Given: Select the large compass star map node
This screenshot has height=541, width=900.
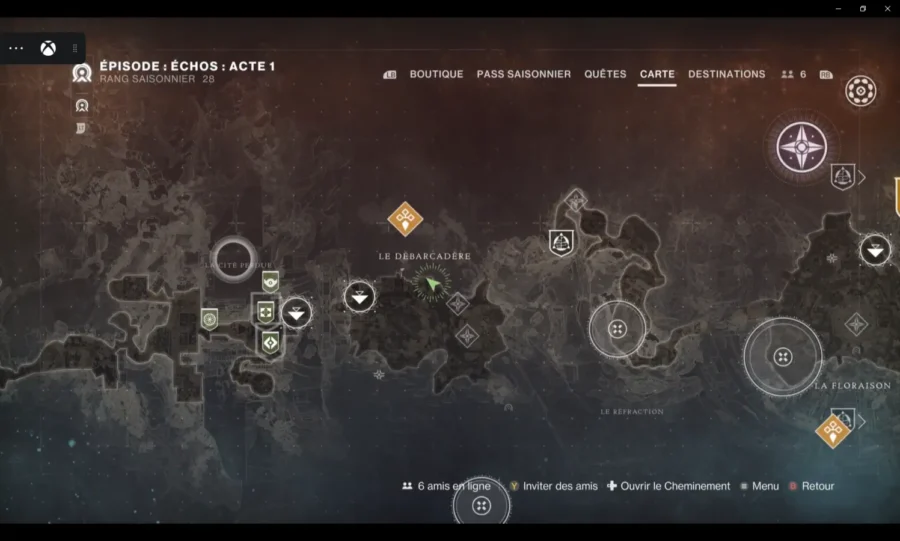Looking at the screenshot, I should click(x=802, y=146).
